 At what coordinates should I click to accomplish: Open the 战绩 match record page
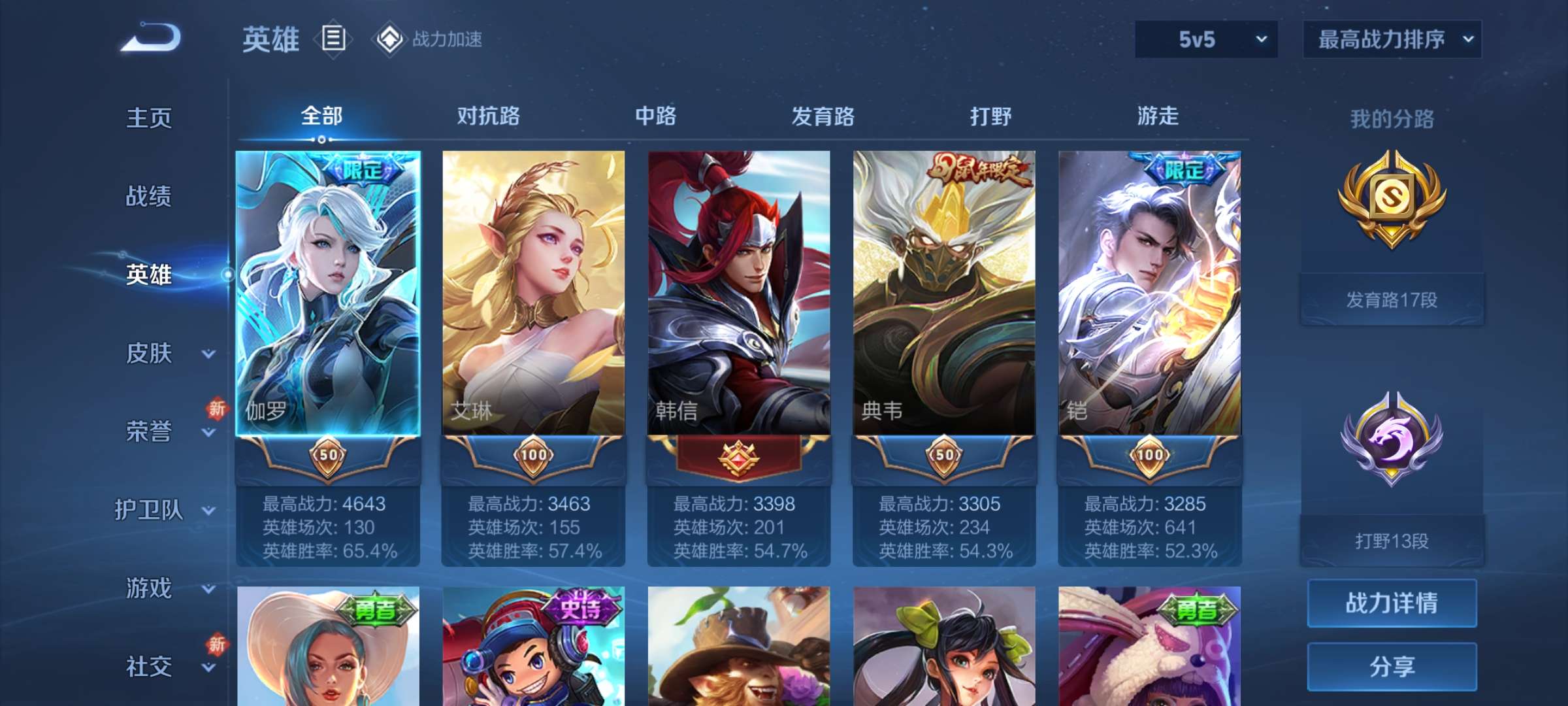pos(149,196)
